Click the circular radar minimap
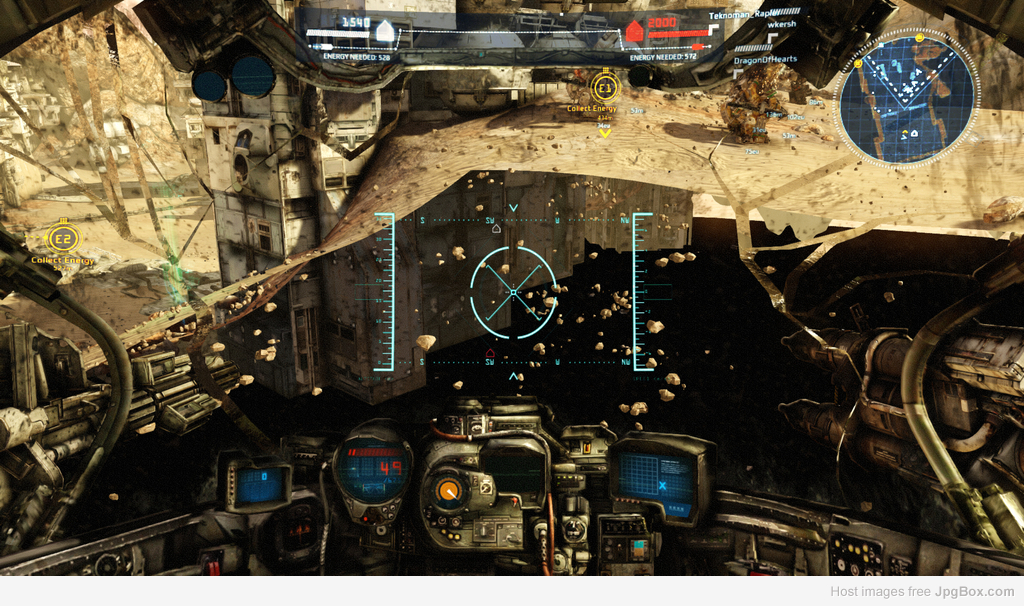 pyautogui.click(x=907, y=98)
